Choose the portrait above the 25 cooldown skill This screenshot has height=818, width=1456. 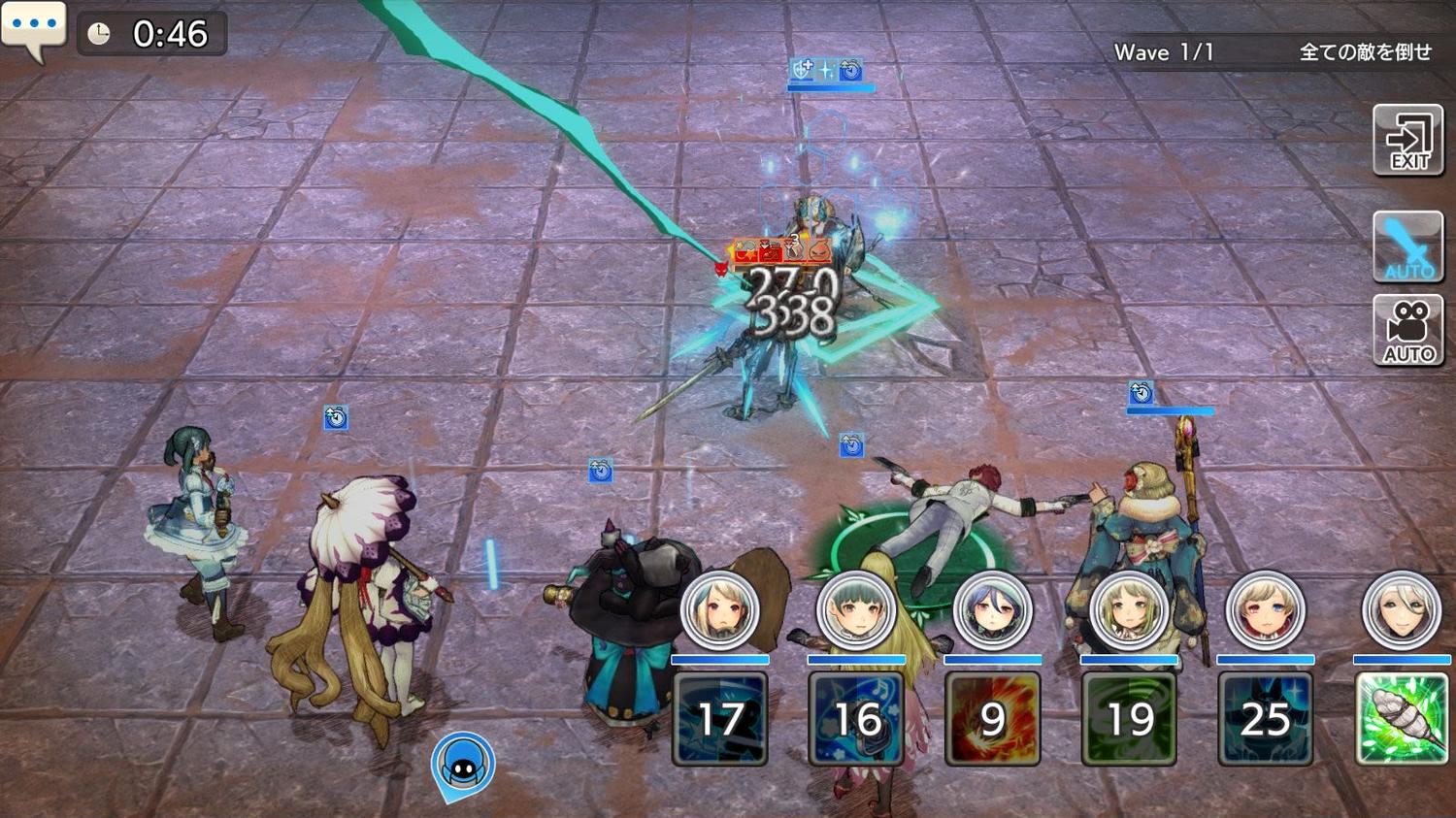pyautogui.click(x=1265, y=611)
